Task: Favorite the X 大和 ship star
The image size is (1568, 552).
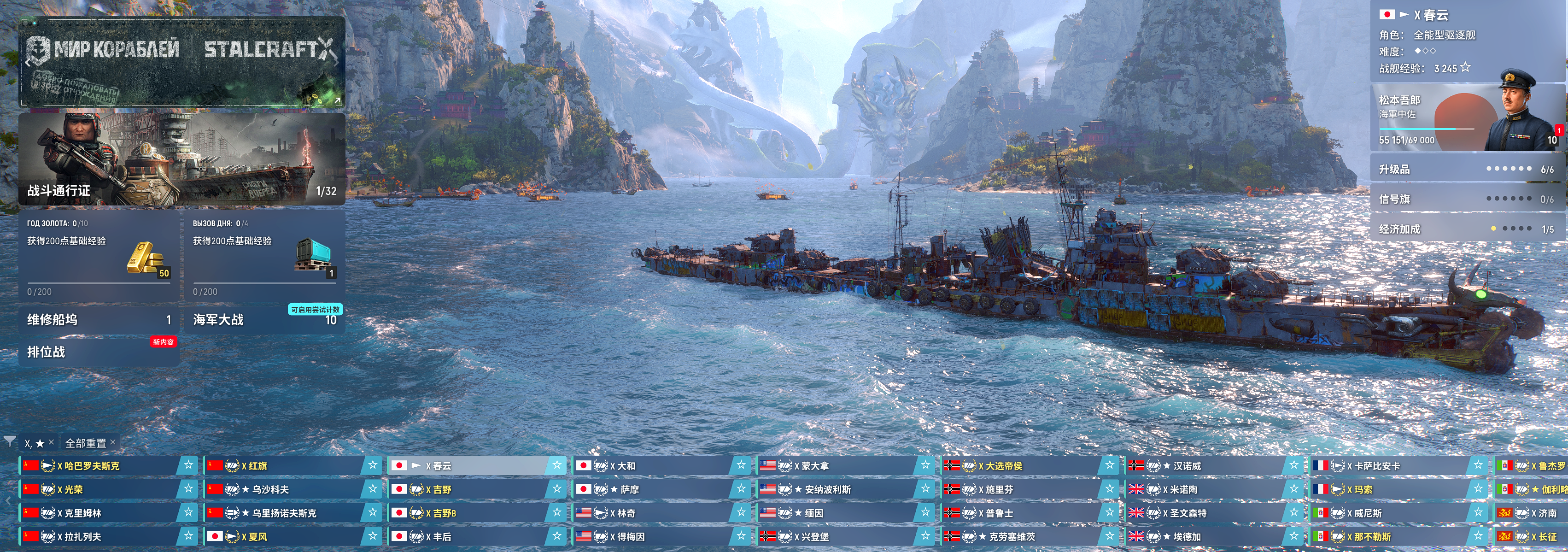Action: tap(741, 465)
